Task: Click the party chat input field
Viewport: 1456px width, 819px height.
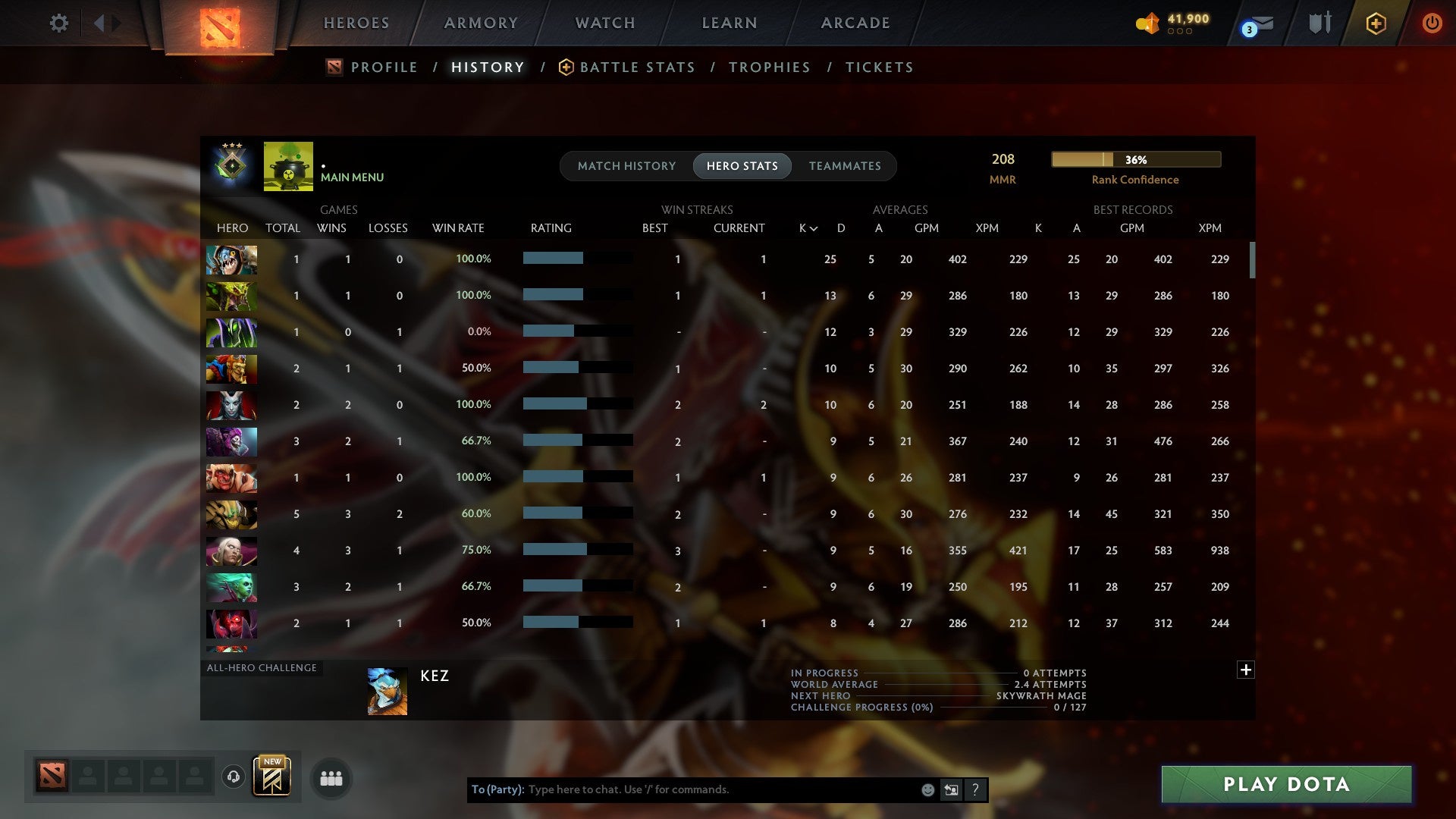Action: point(682,789)
